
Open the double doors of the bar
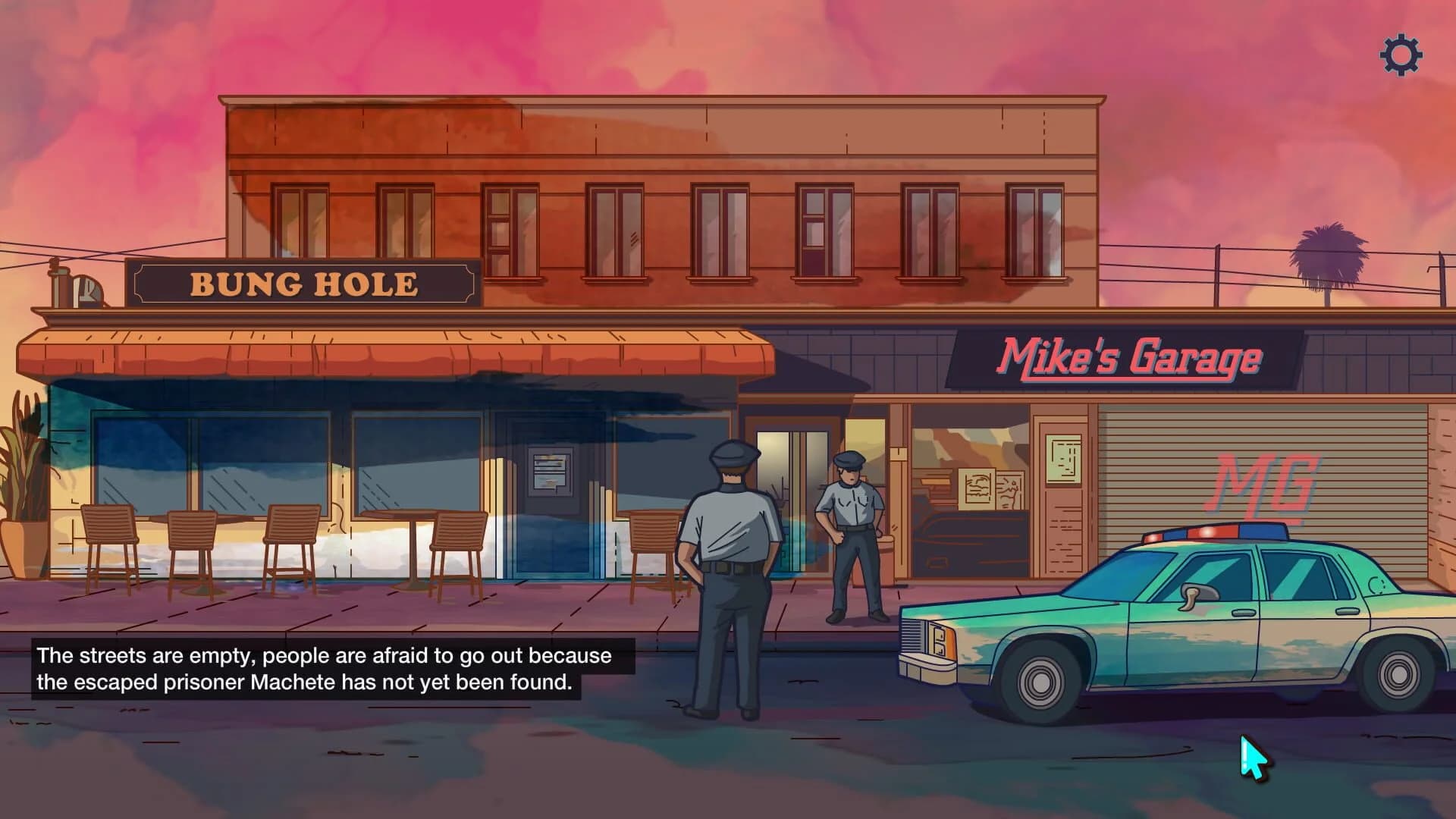click(795, 493)
